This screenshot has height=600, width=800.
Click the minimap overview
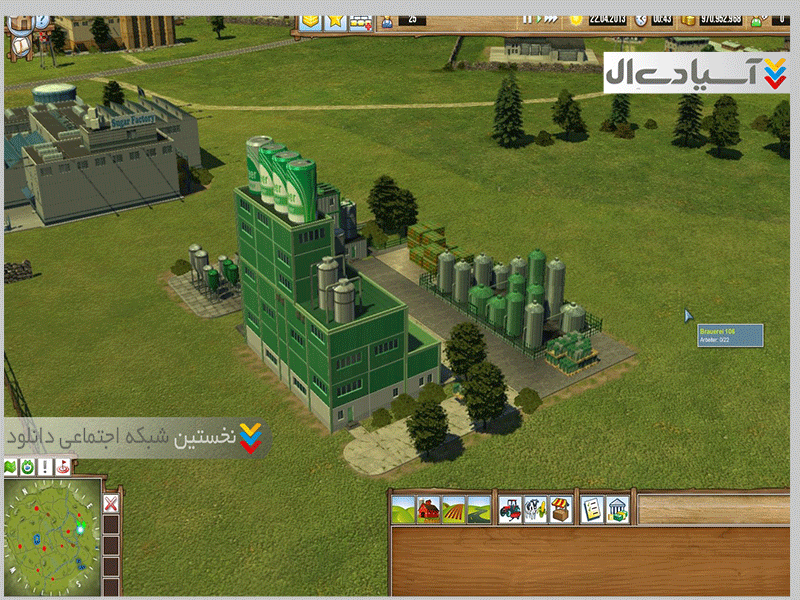[52, 530]
